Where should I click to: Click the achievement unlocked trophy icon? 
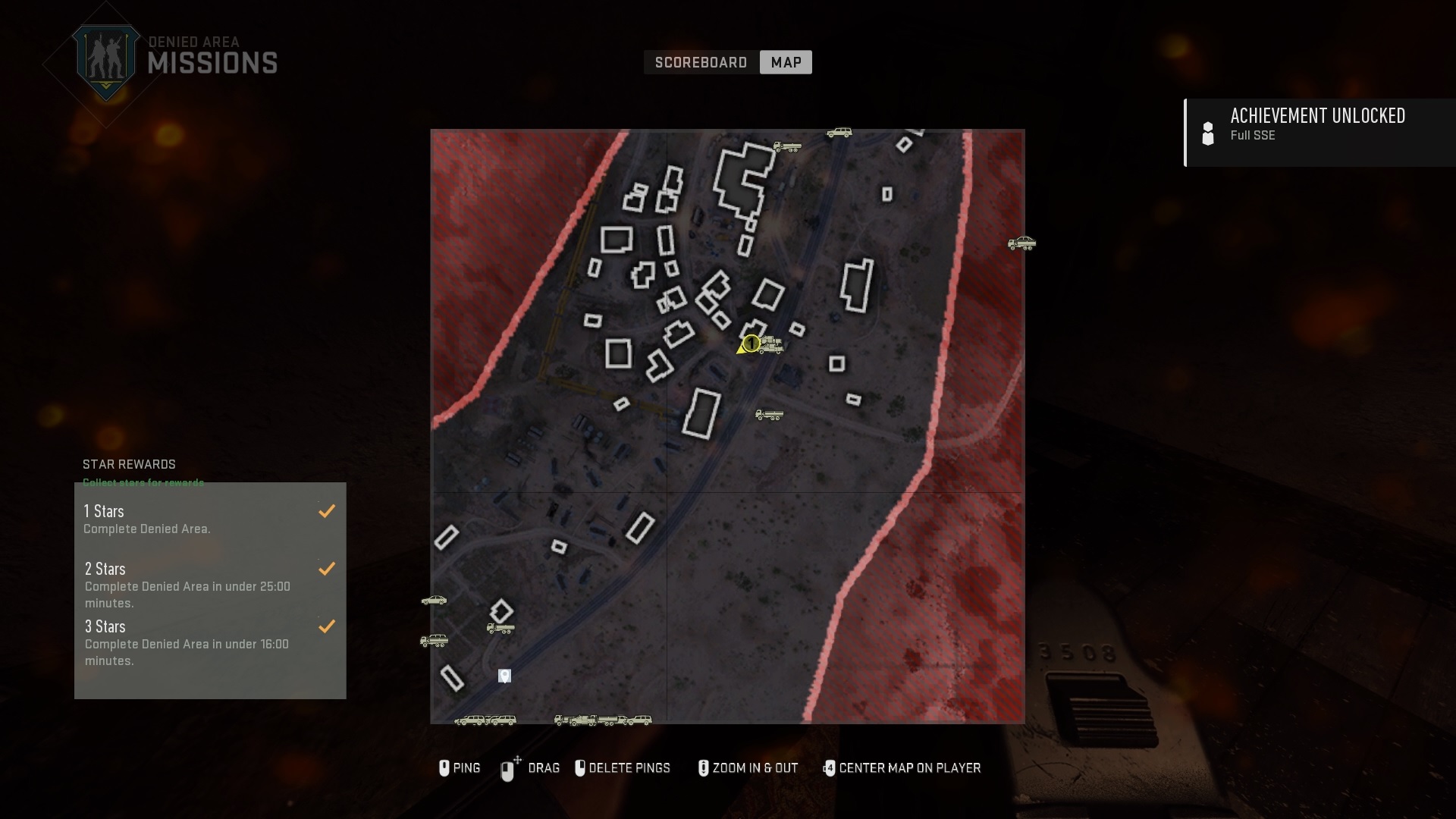pyautogui.click(x=1209, y=133)
